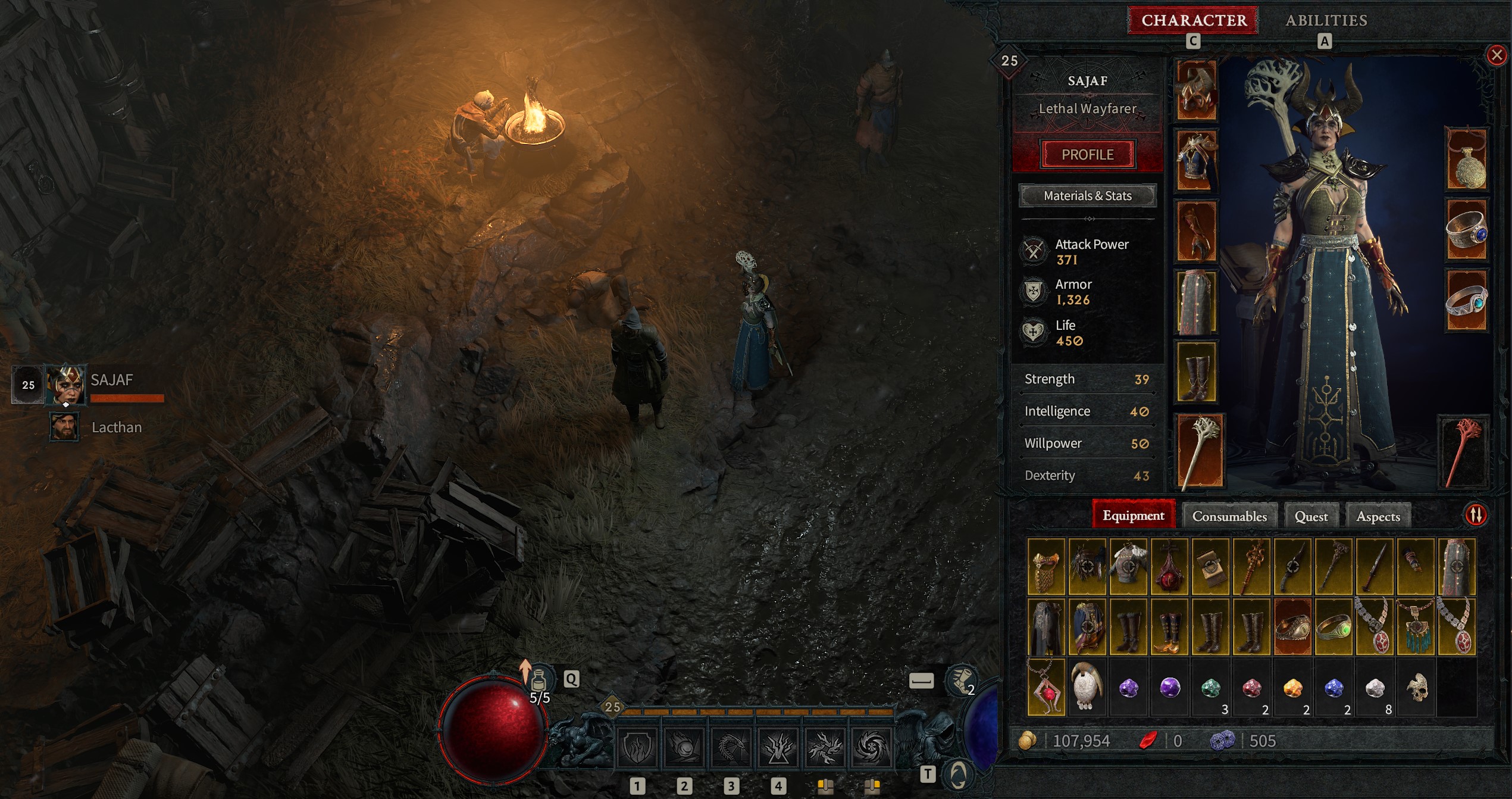Close the character panel
Screen dimensions: 1512x799
1497,55
